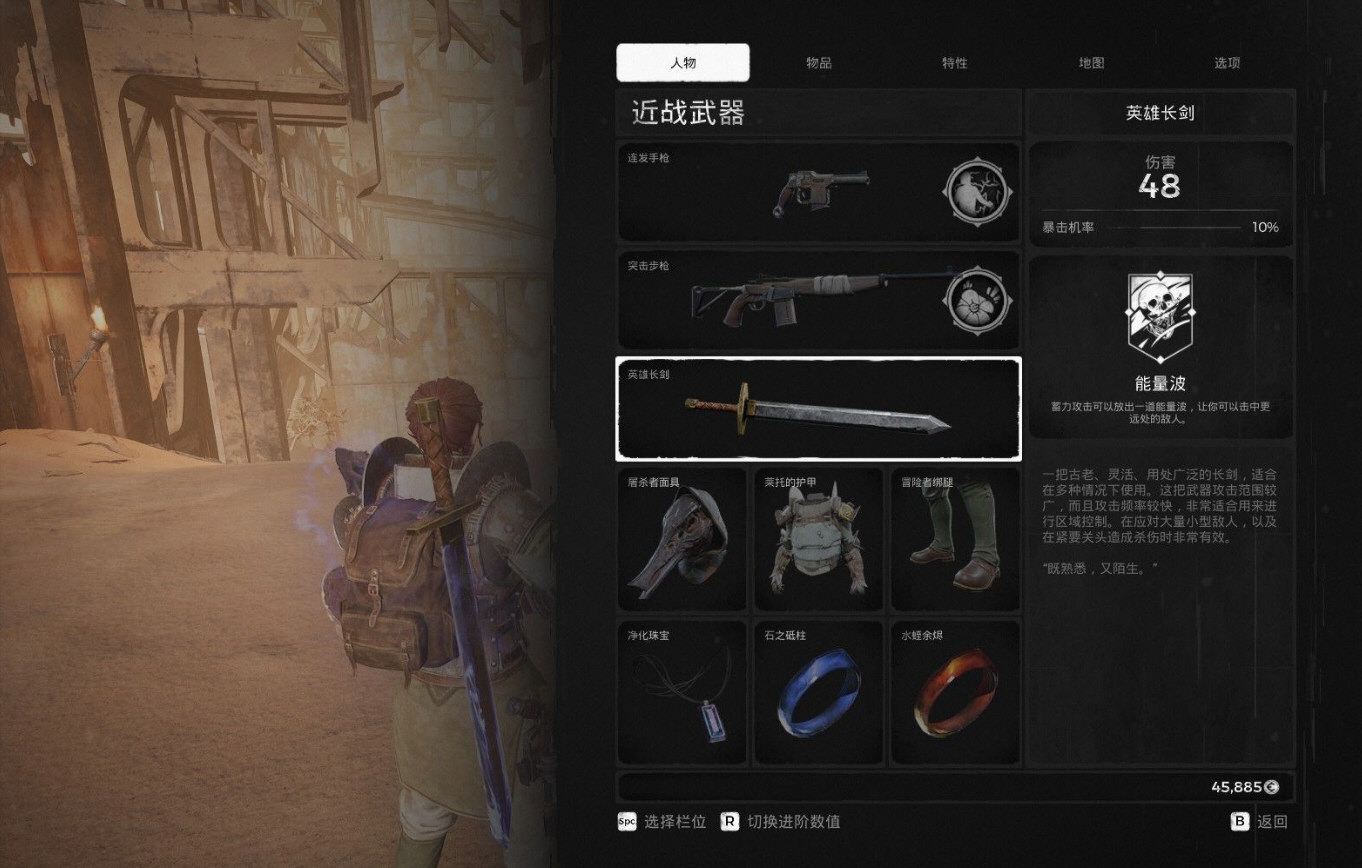Open the 莱托的护甲 armor slot
Screen dimensions: 1362x868
tap(818, 540)
